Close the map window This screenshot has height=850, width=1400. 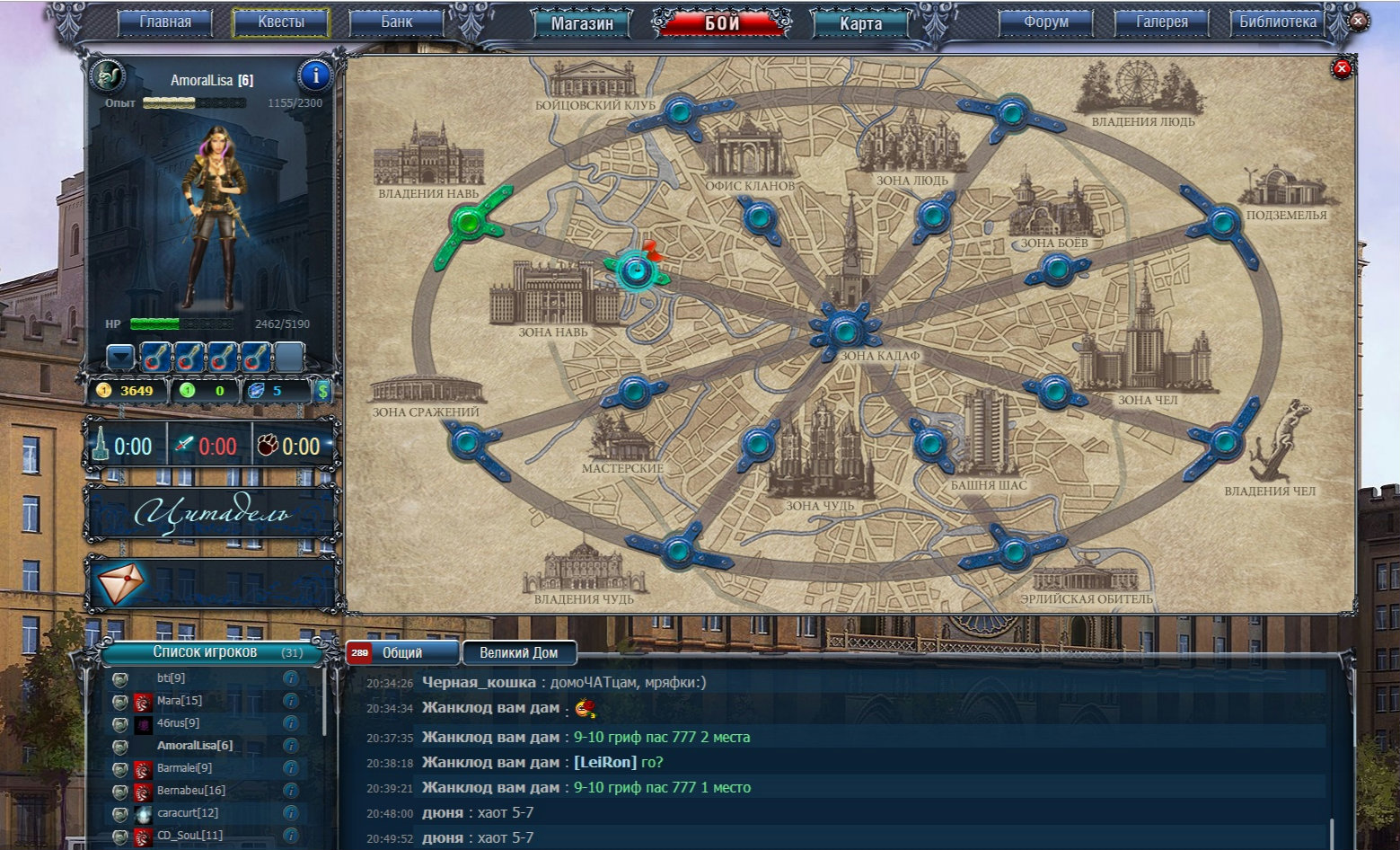tap(1342, 68)
